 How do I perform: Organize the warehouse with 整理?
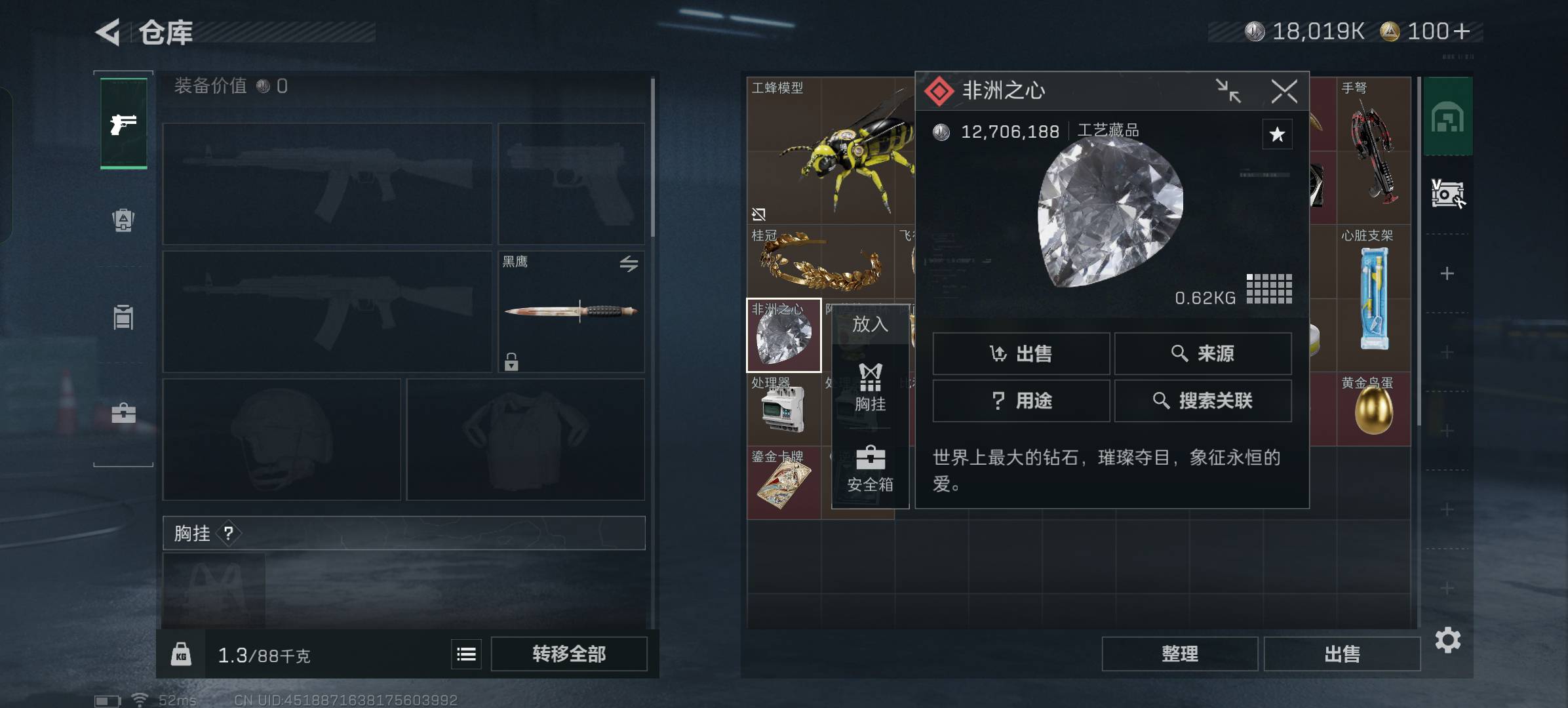[x=1179, y=654]
